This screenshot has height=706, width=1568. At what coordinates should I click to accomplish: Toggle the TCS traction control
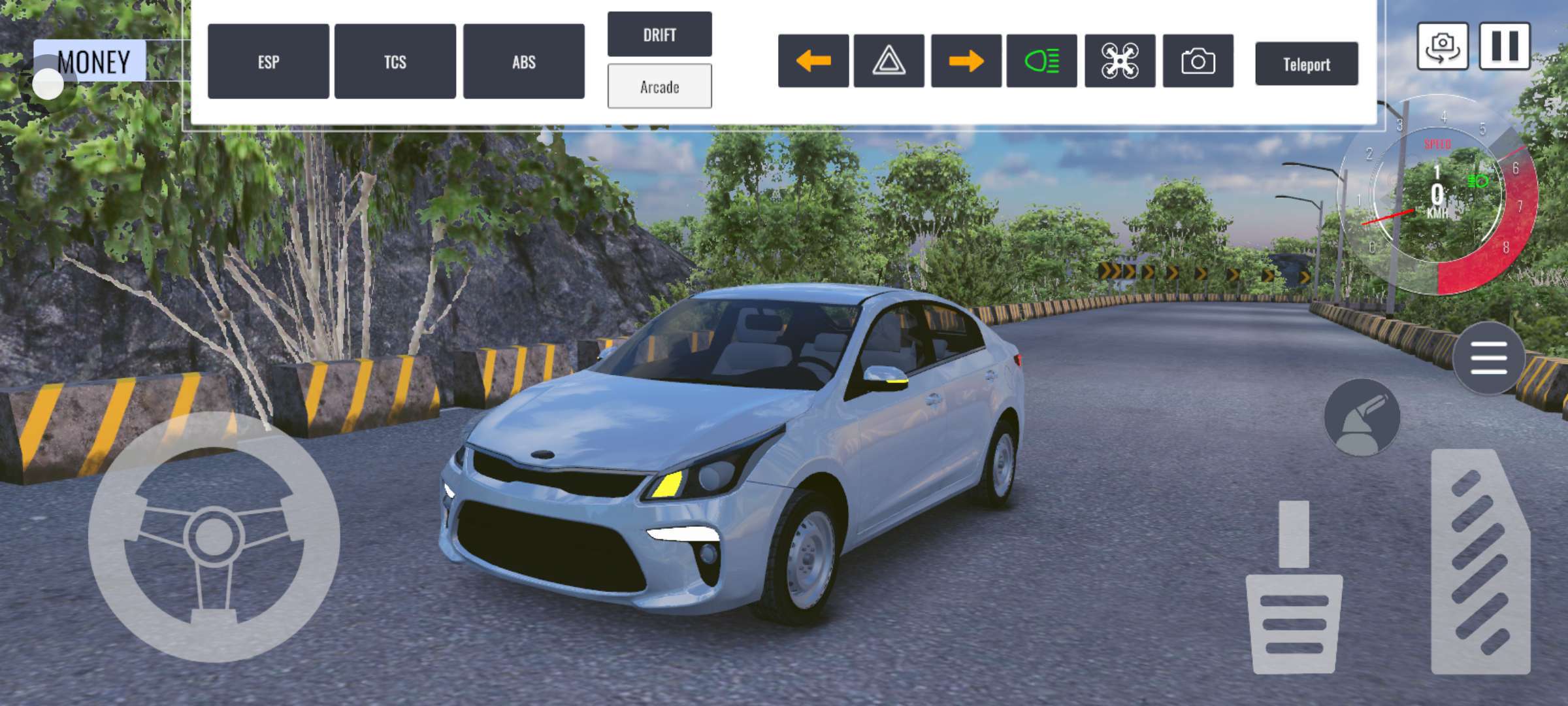pyautogui.click(x=395, y=61)
